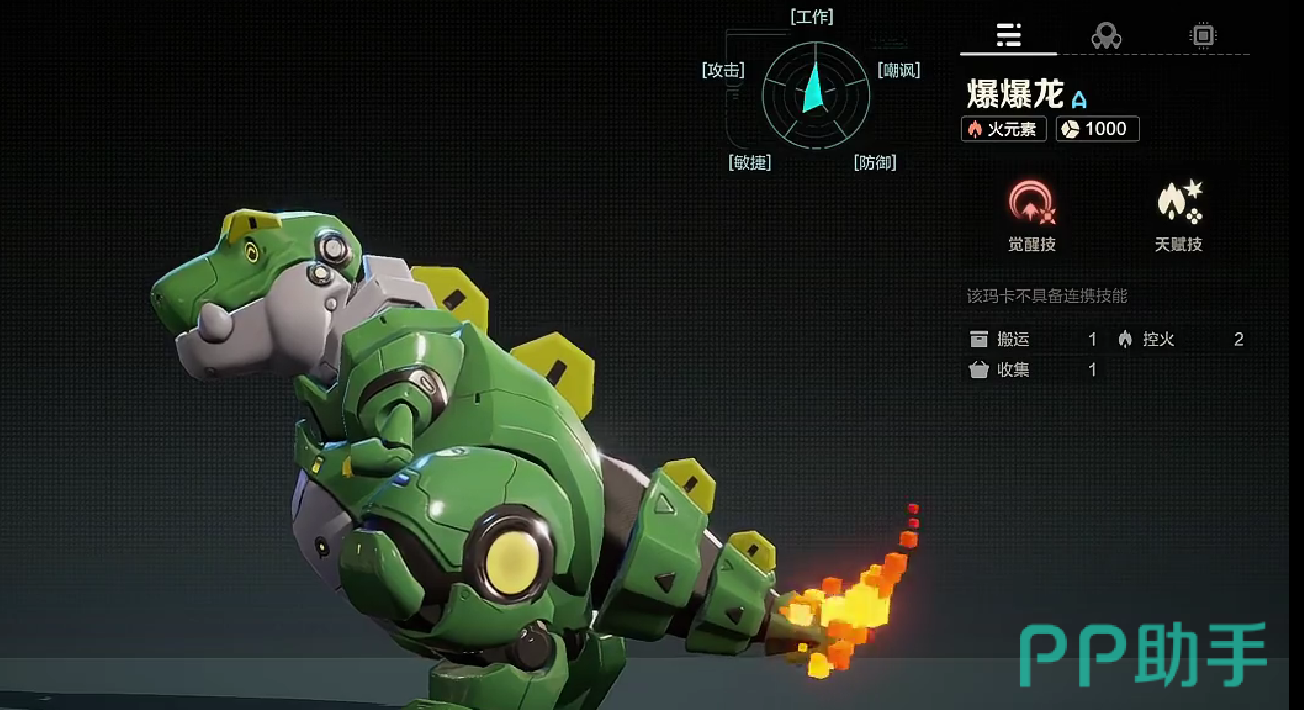Click the 搬运 carrying work skill row

[x=1033, y=340]
